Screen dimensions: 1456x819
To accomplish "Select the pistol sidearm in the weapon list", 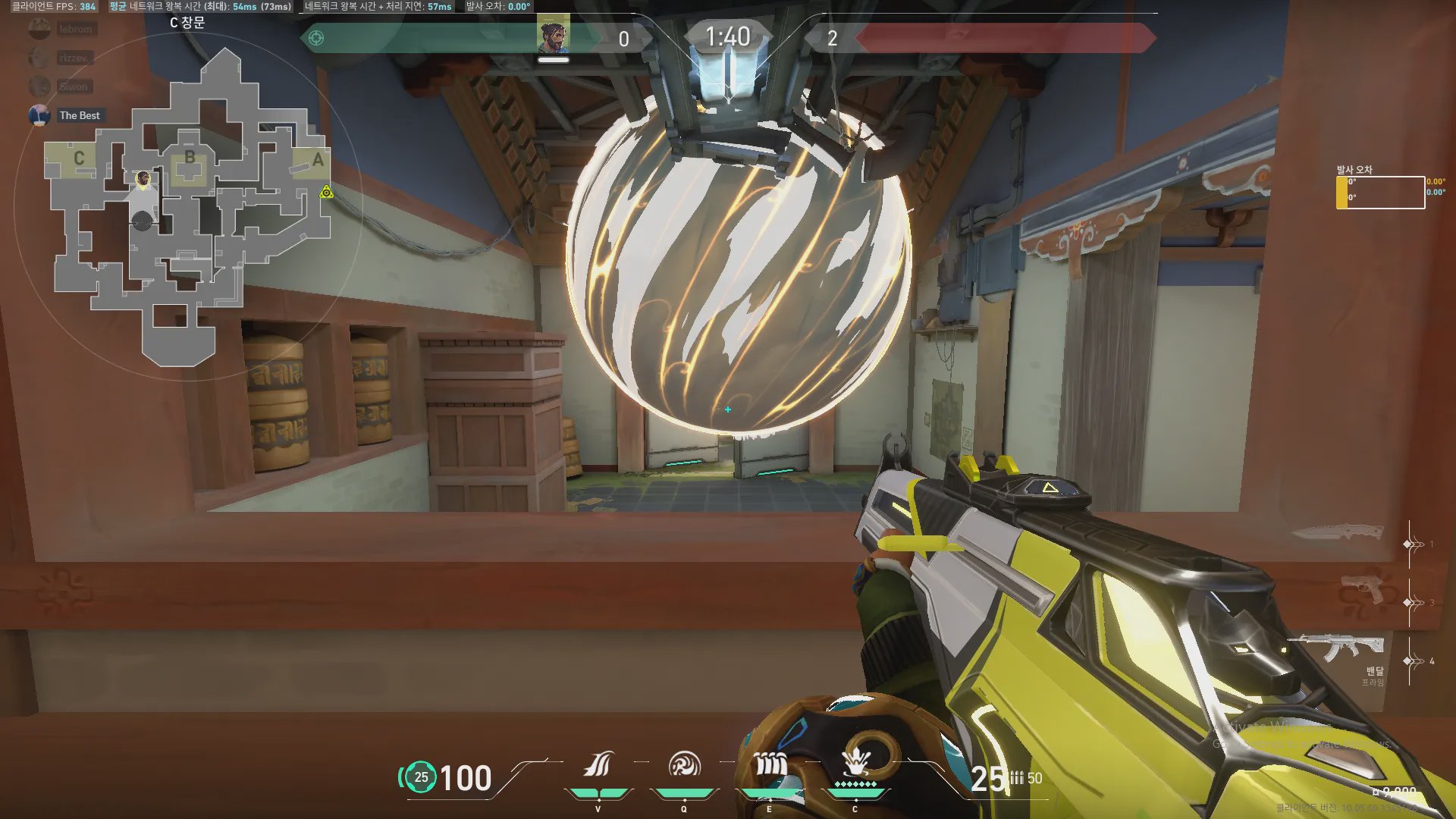I will coord(1362,589).
